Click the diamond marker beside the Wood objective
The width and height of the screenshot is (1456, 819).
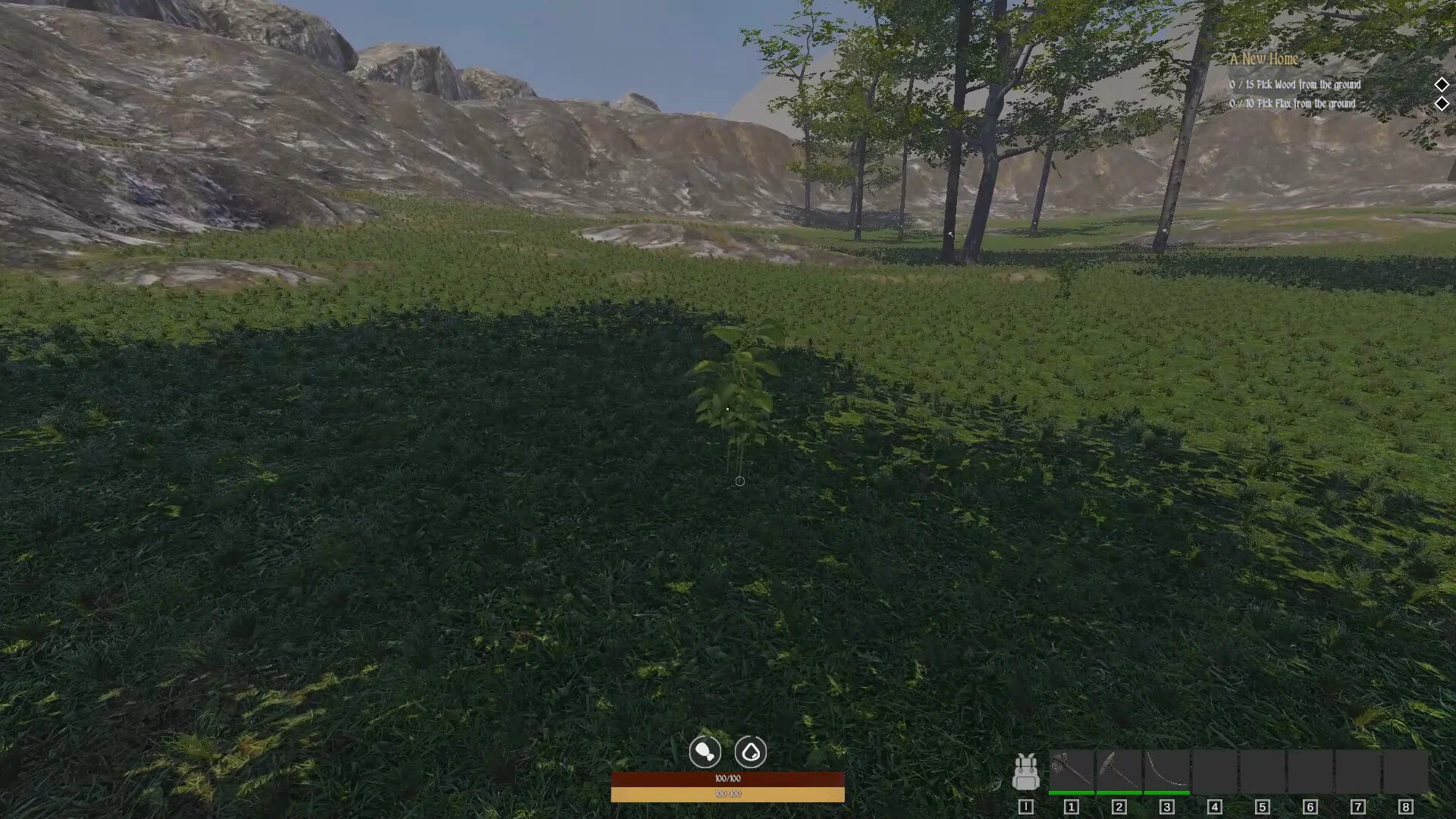(1442, 85)
